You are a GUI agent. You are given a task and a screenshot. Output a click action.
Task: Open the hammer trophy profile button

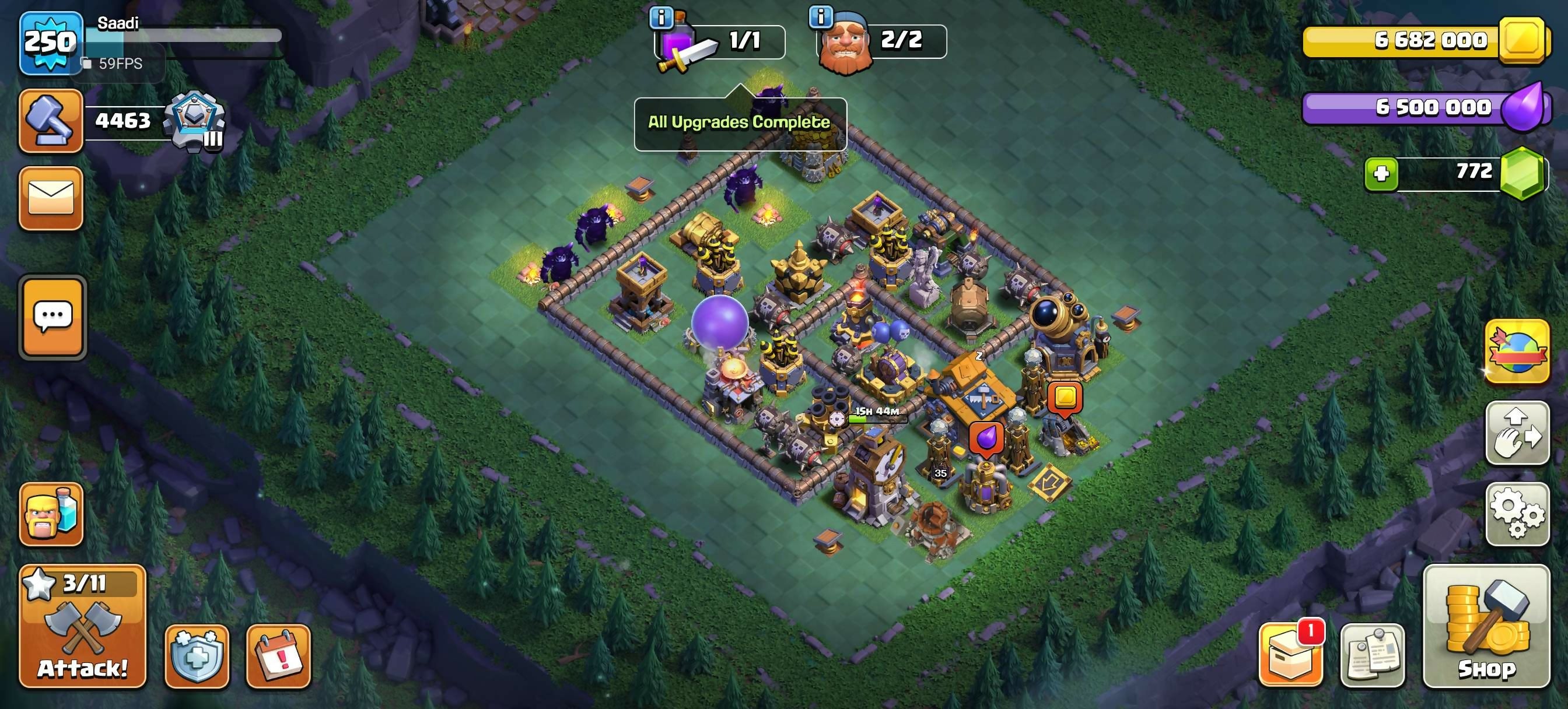click(51, 120)
